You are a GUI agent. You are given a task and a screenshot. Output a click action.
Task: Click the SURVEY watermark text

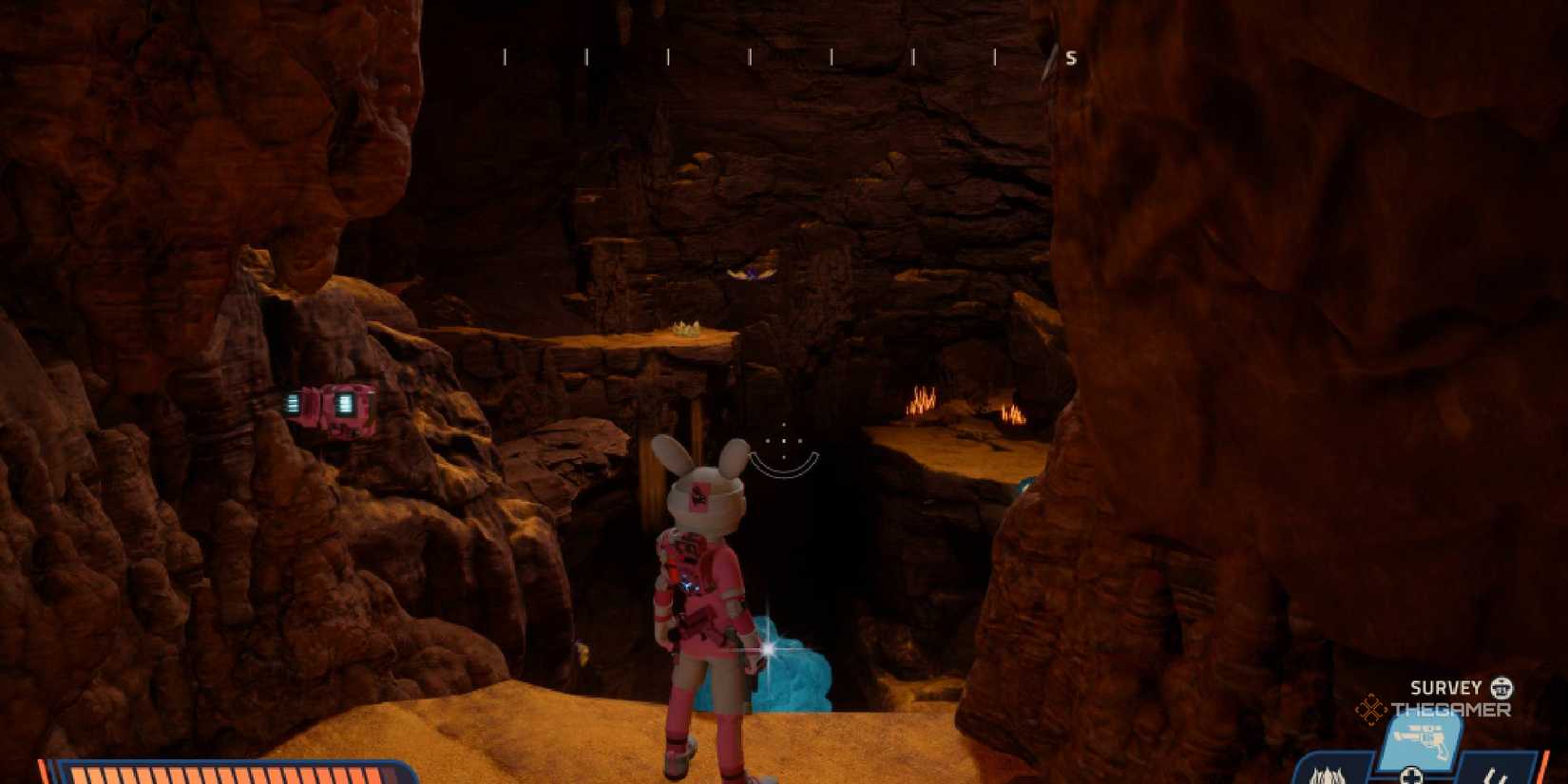click(x=1445, y=686)
